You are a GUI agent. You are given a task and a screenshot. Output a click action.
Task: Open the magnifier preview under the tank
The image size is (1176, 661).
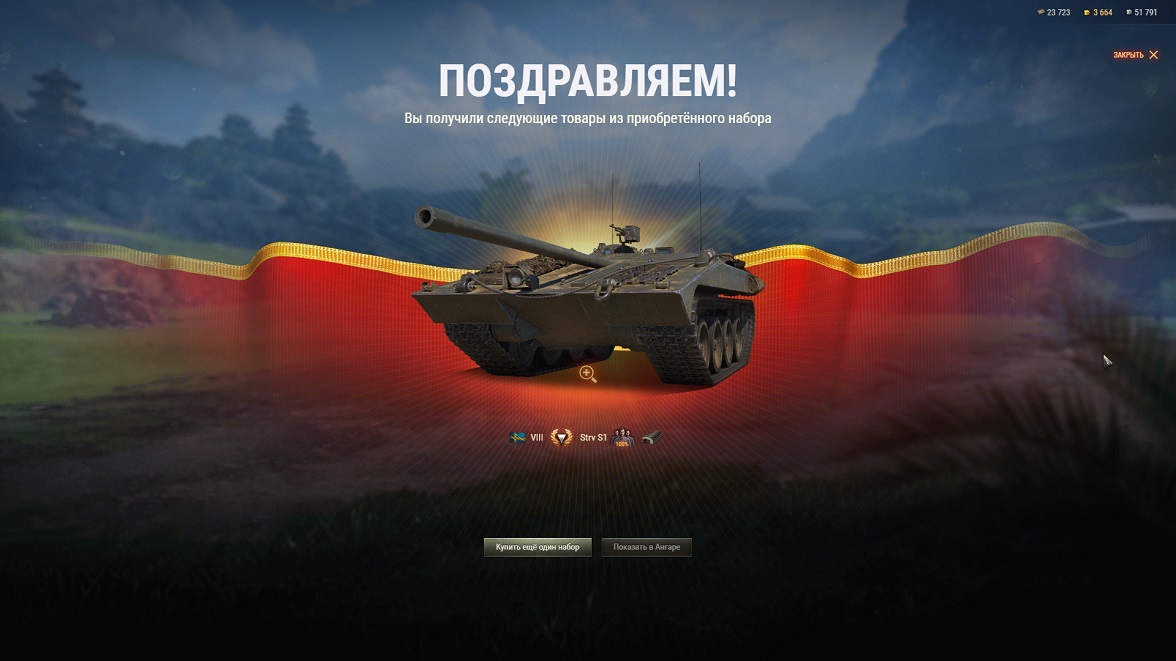pos(588,374)
